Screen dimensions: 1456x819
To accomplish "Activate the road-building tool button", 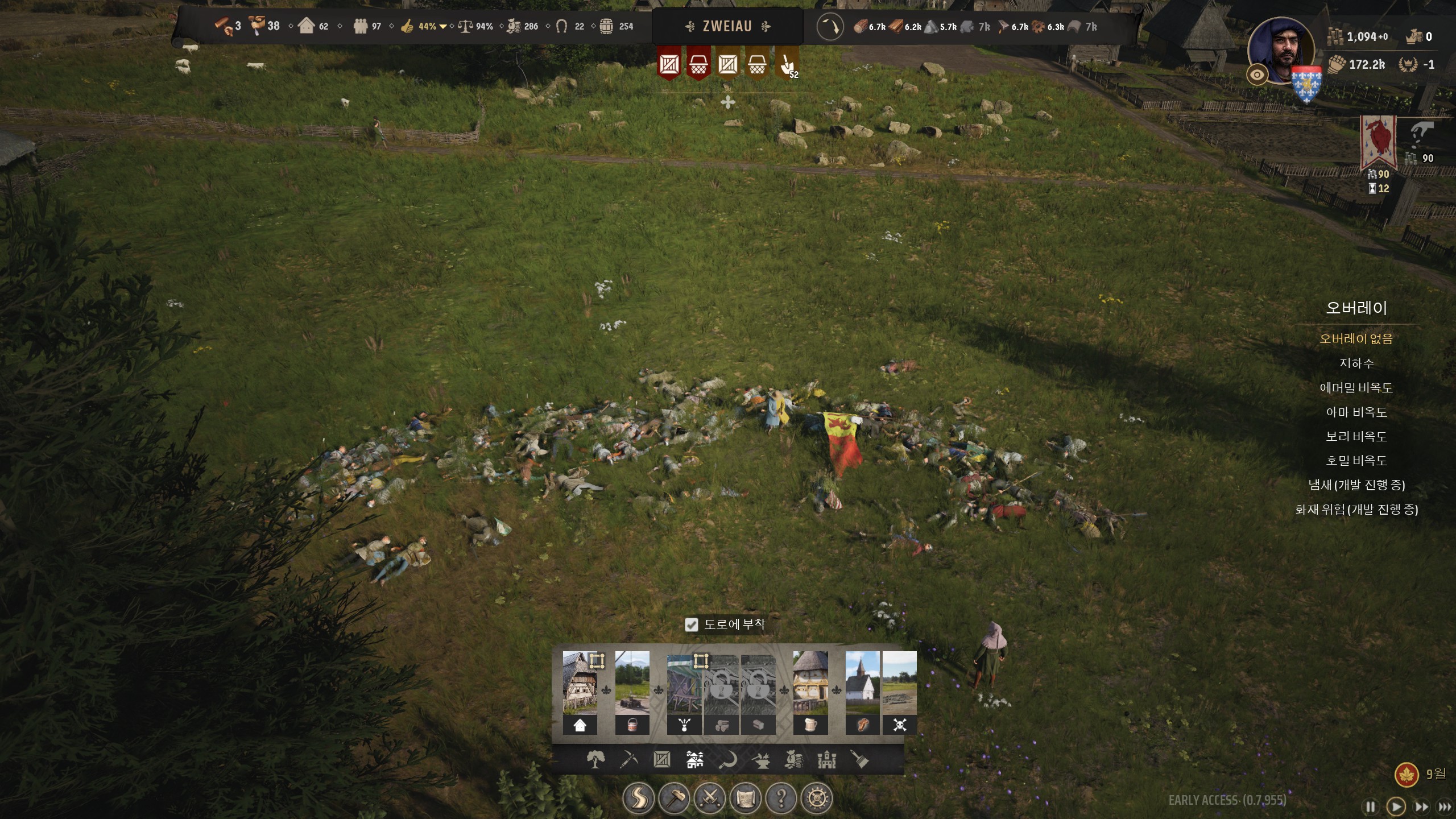I will (638, 799).
